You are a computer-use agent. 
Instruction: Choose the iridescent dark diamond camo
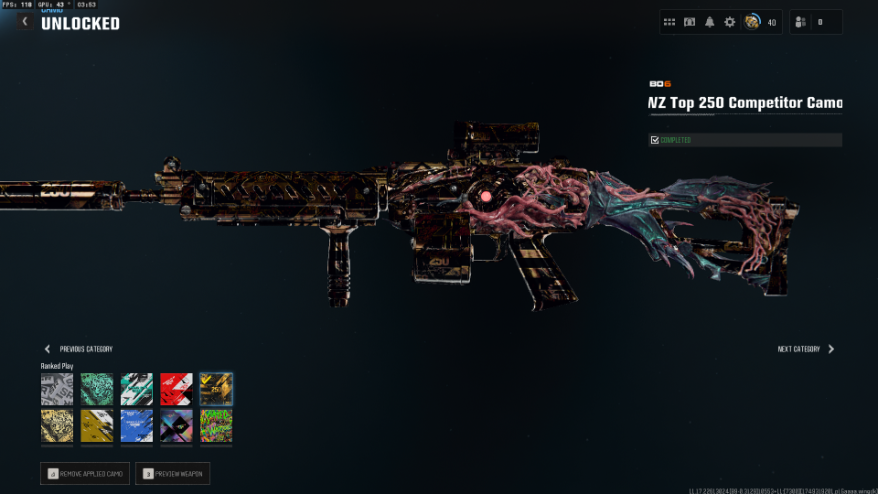tap(176, 426)
